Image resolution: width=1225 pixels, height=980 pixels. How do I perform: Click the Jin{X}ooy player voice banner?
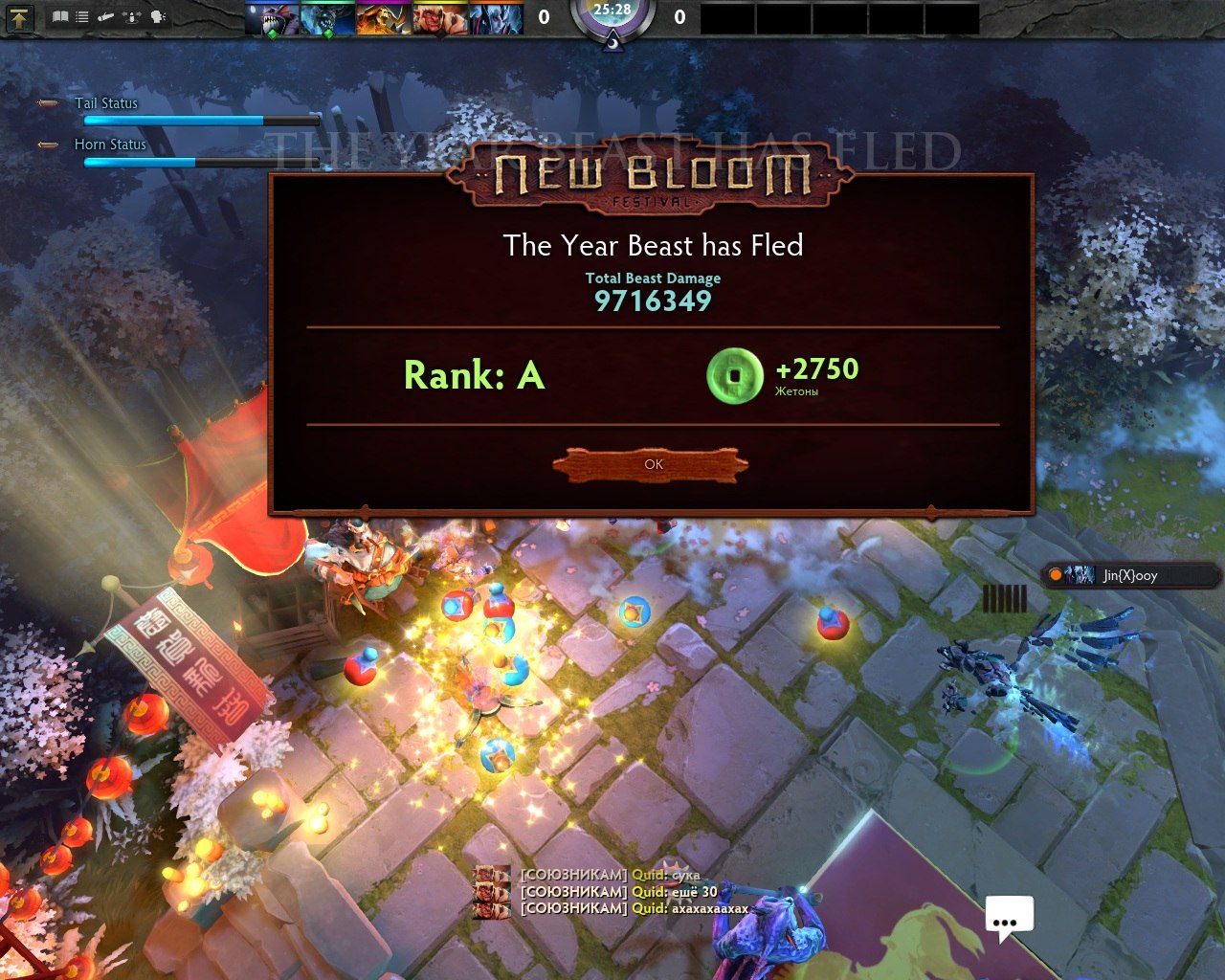[x=1129, y=575]
